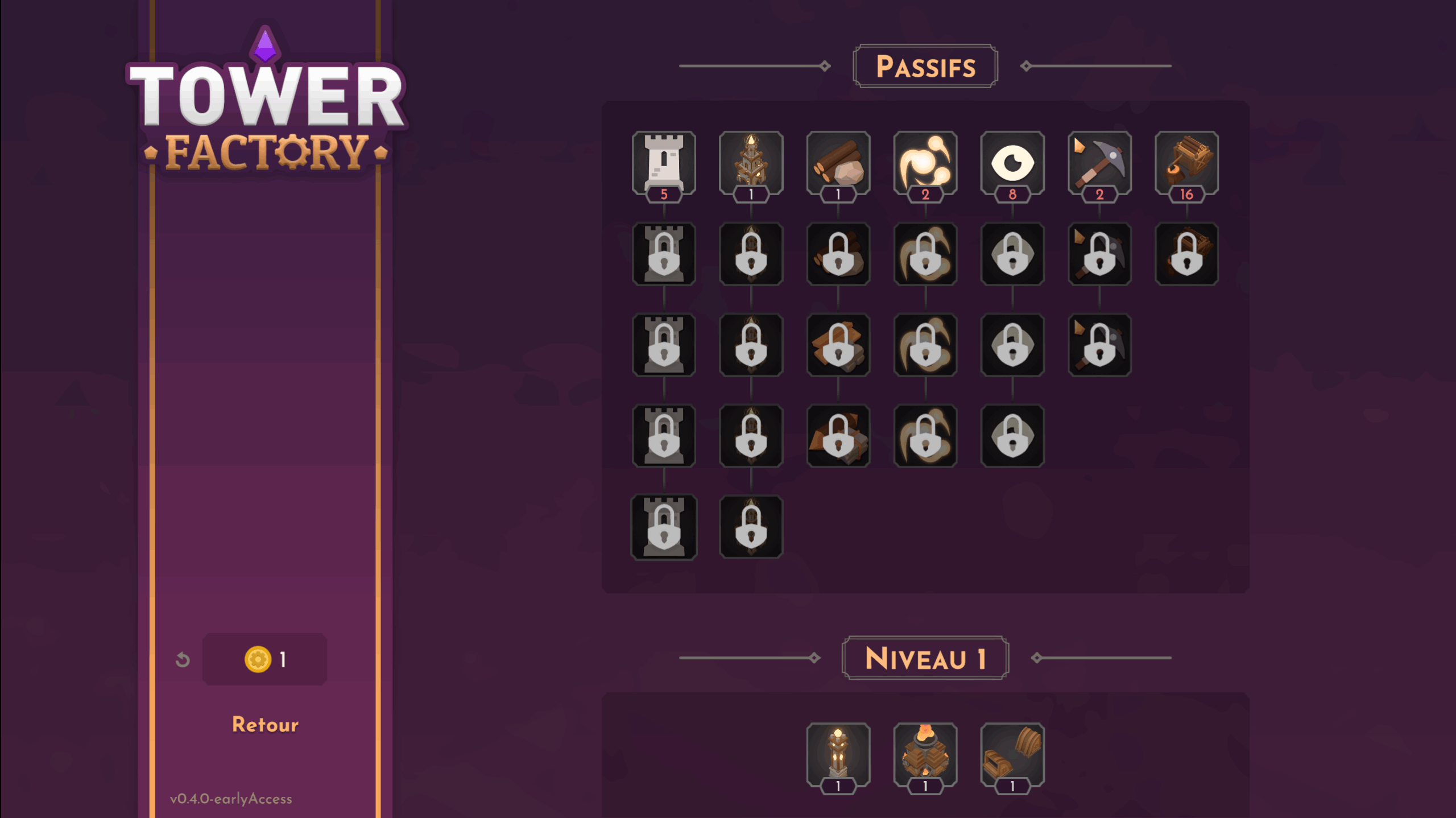
Task: Choose the wooden watchtower passive
Action: coord(751,163)
